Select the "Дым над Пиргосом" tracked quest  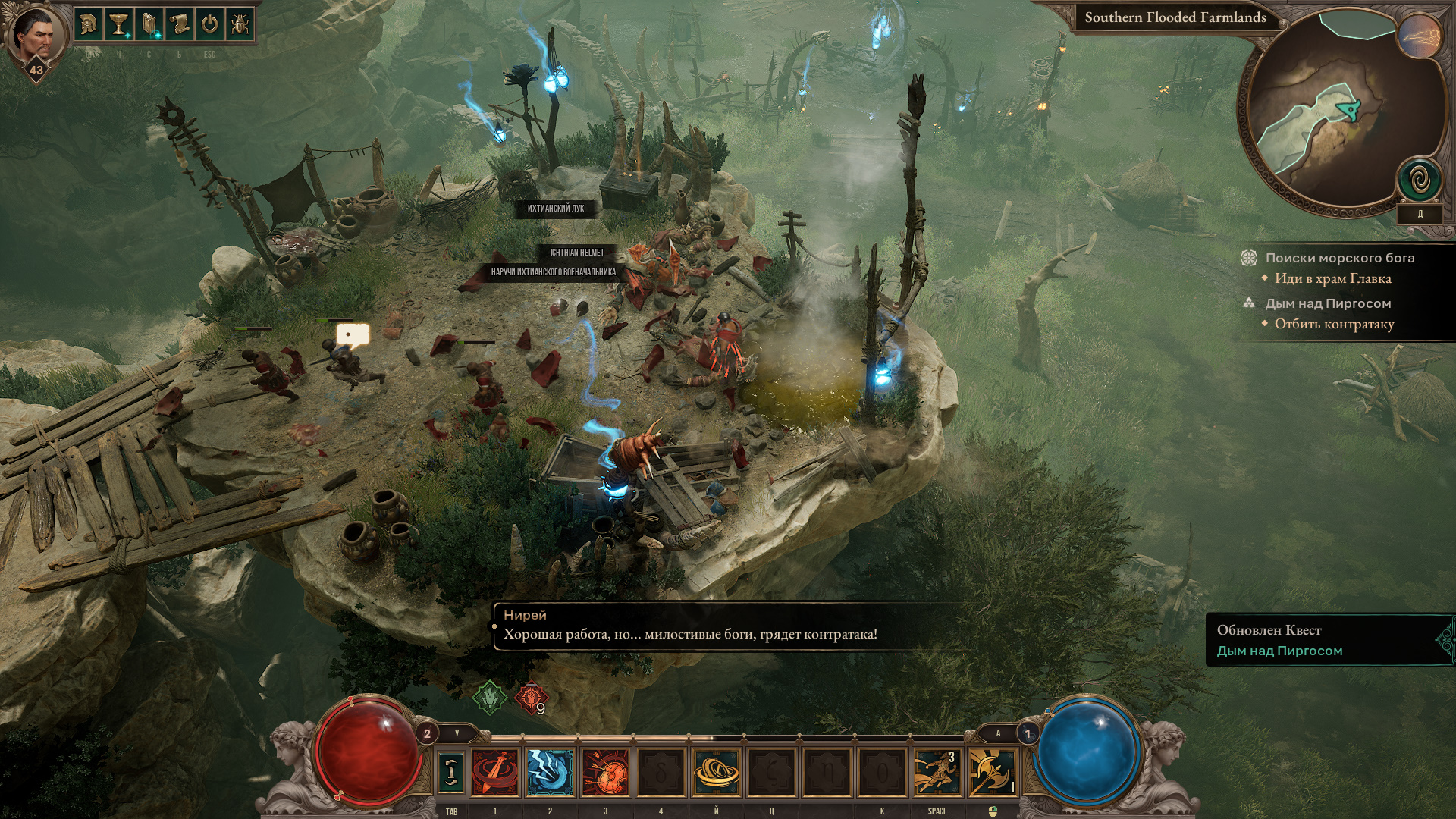[1327, 303]
